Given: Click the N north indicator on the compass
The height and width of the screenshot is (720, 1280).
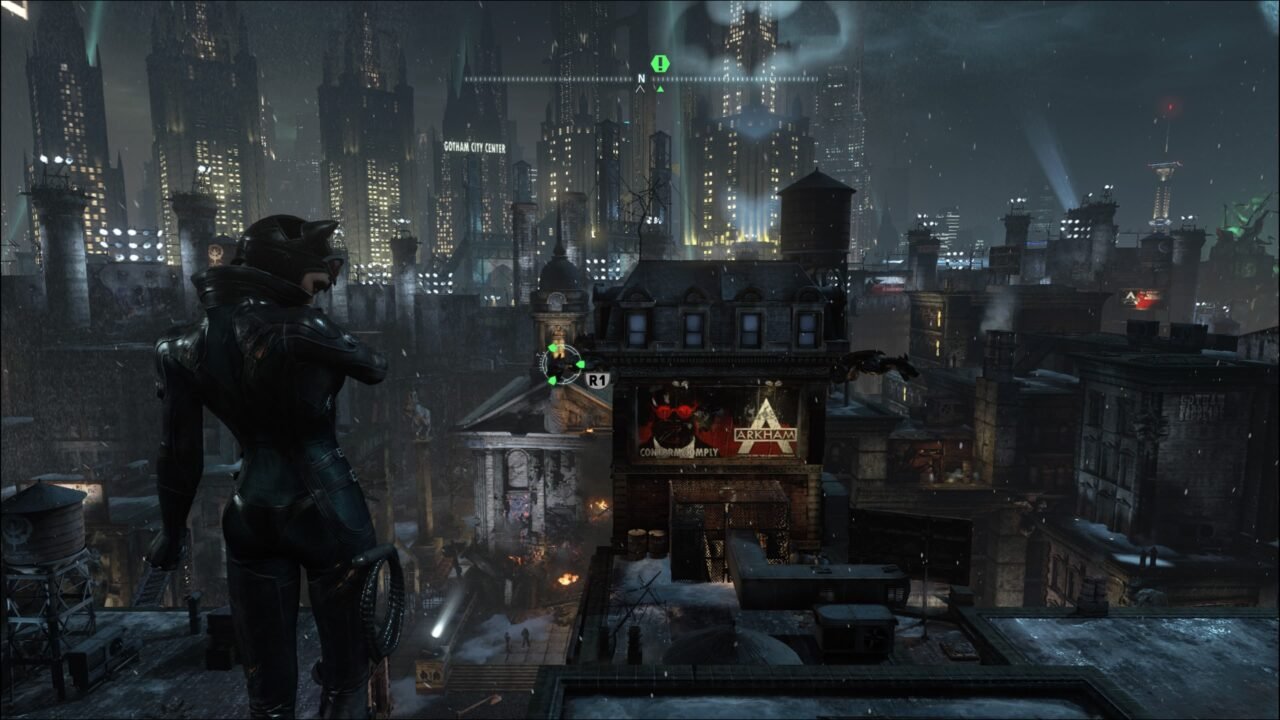Looking at the screenshot, I should pyautogui.click(x=641, y=78).
